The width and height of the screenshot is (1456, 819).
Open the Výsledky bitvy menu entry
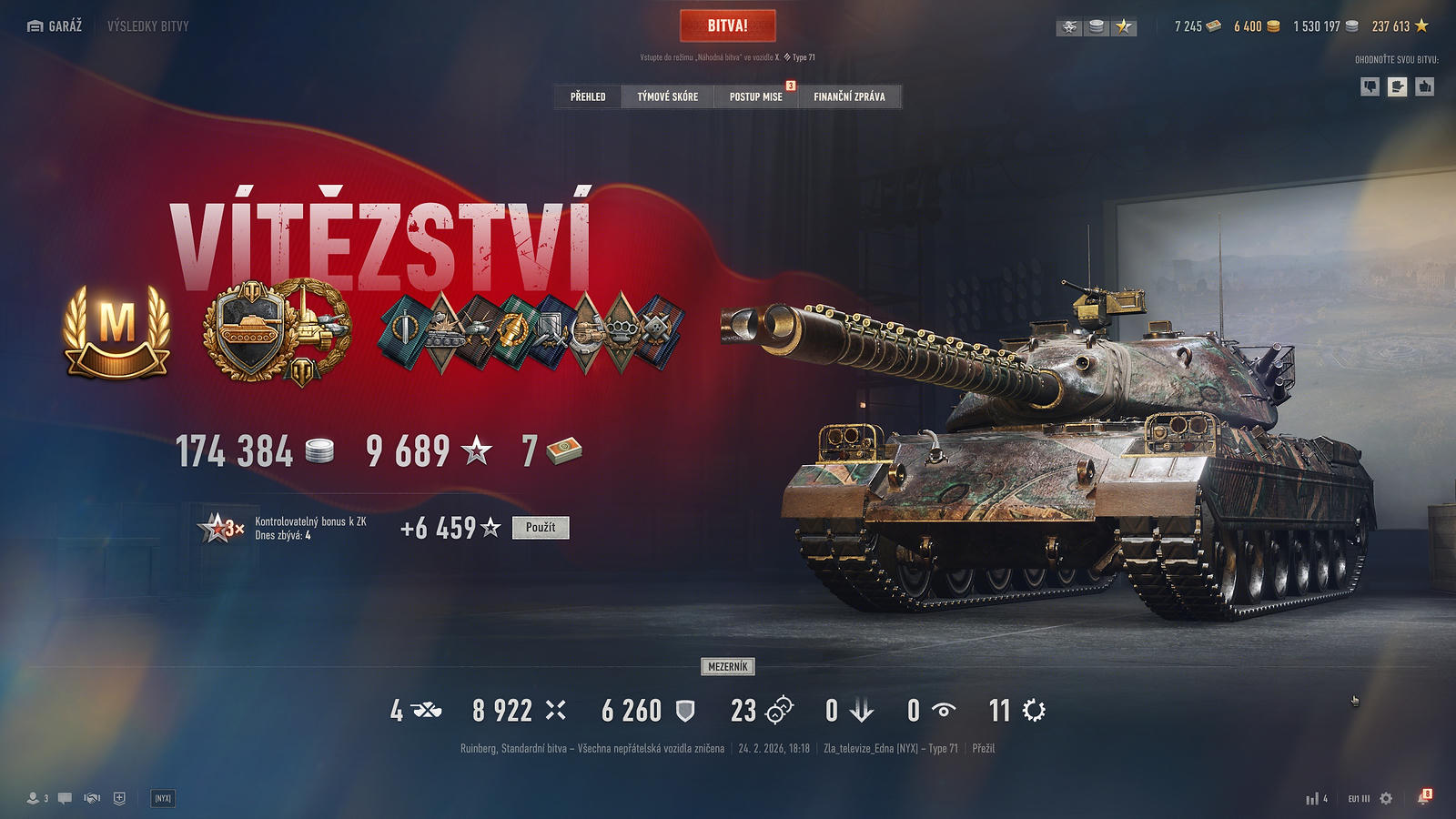pos(148,26)
